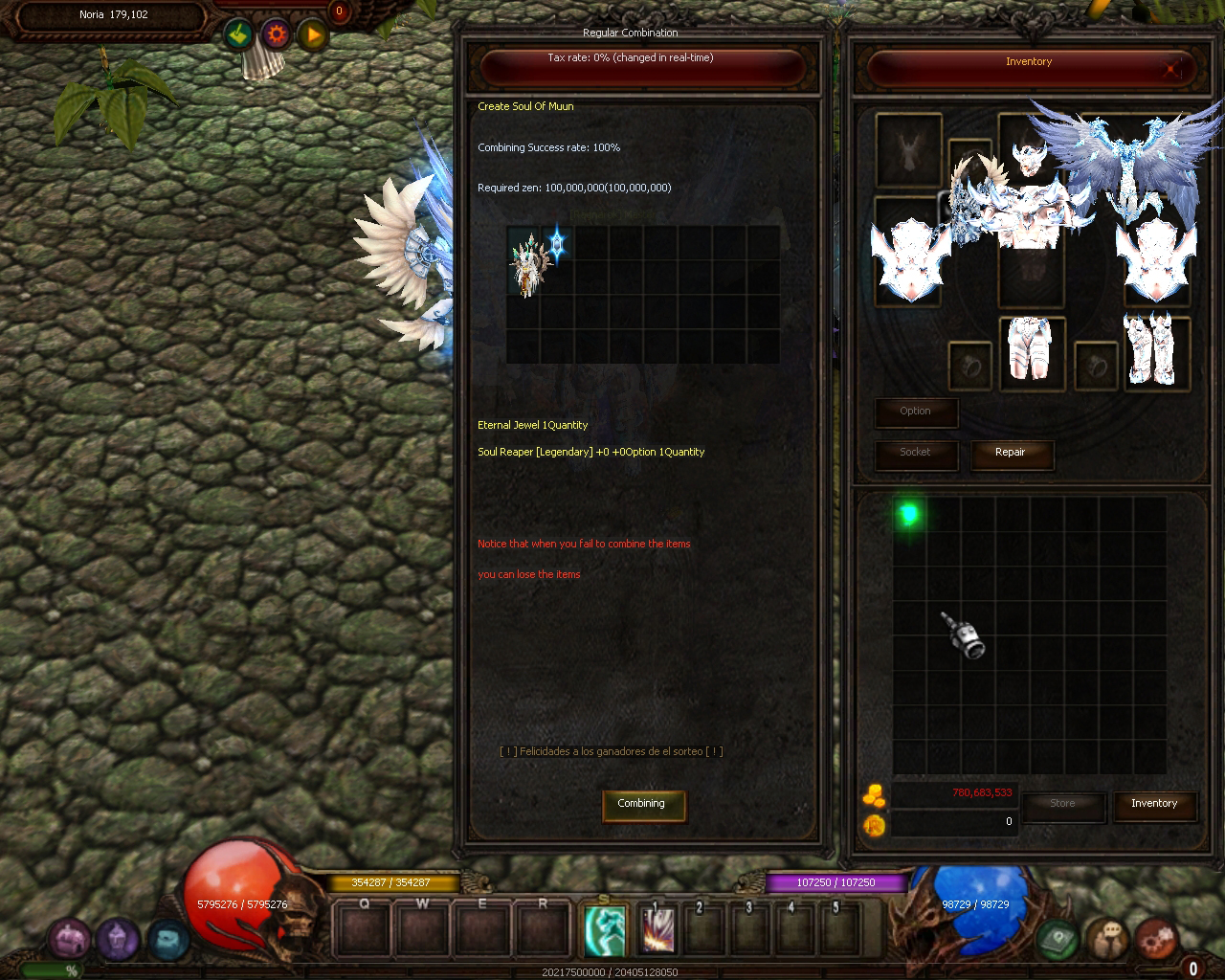Open the red gears system menu
1225x980 pixels.
click(1156, 939)
